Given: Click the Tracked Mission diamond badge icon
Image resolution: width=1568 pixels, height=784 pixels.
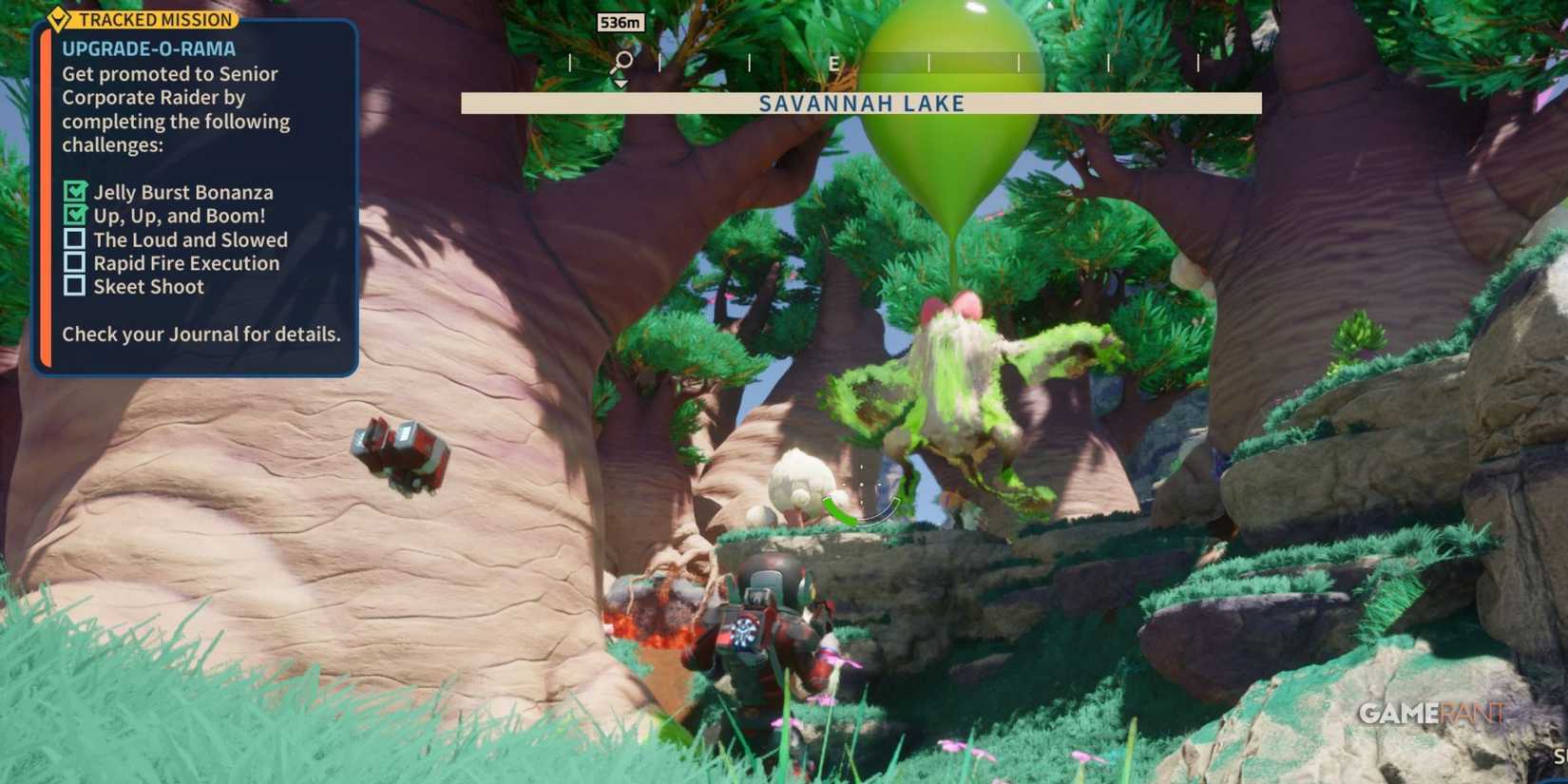Looking at the screenshot, I should point(59,19).
